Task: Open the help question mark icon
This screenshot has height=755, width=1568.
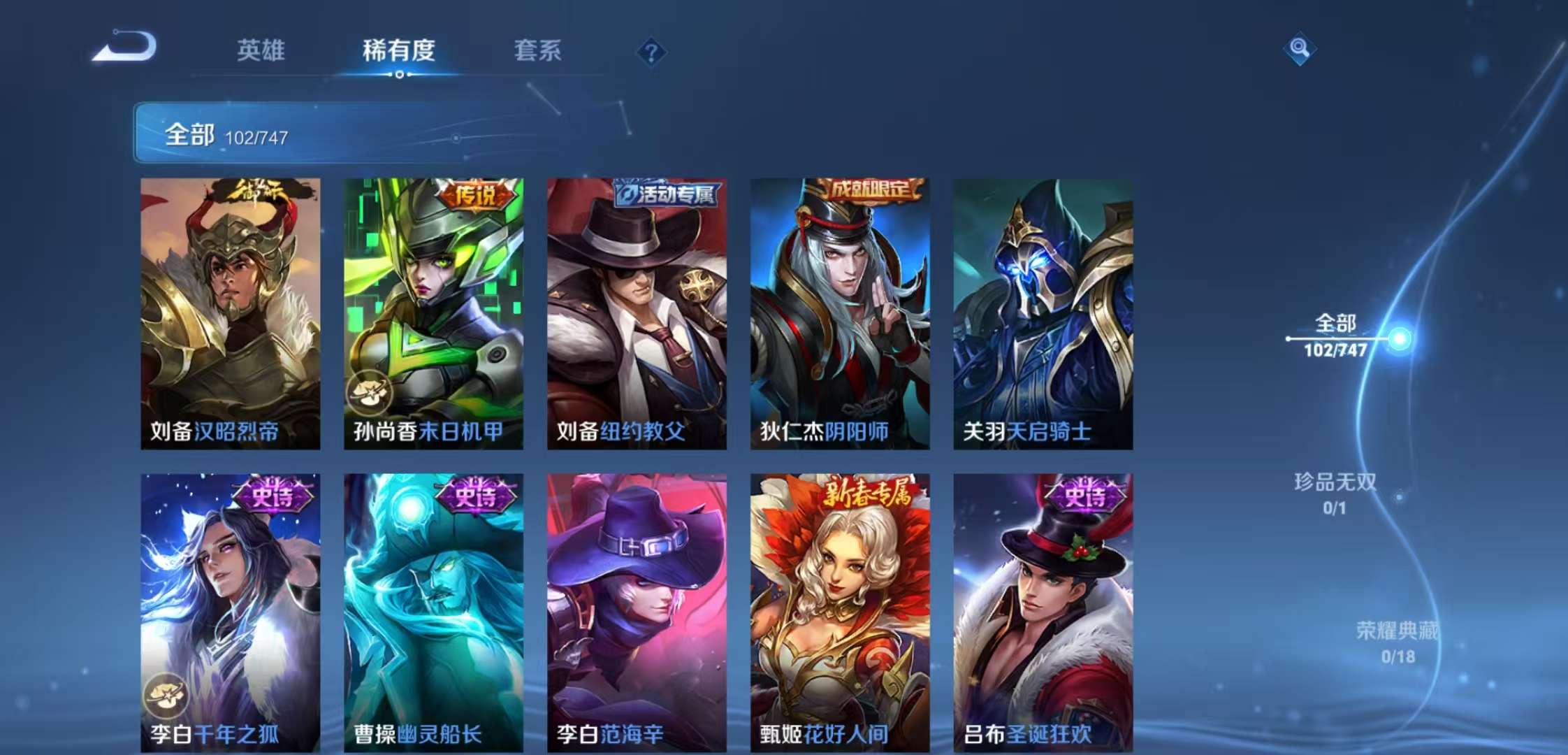Action: click(650, 52)
